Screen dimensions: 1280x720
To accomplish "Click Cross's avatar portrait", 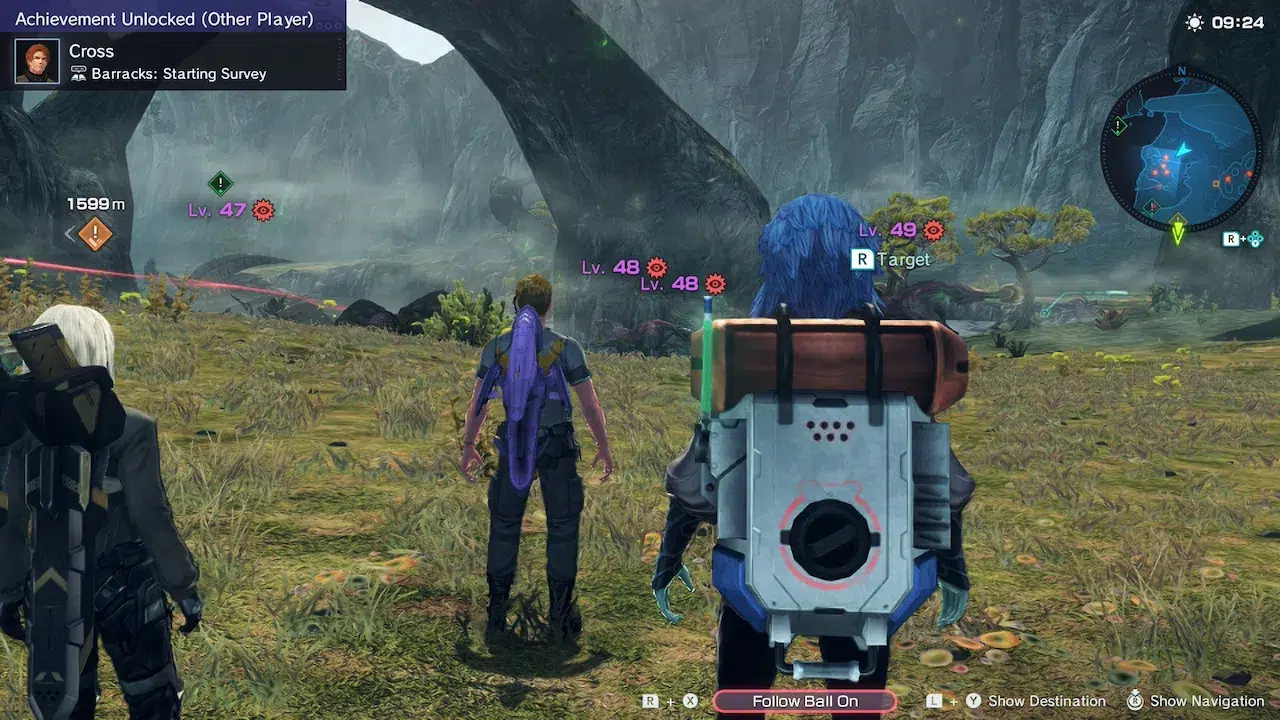I will (x=37, y=61).
